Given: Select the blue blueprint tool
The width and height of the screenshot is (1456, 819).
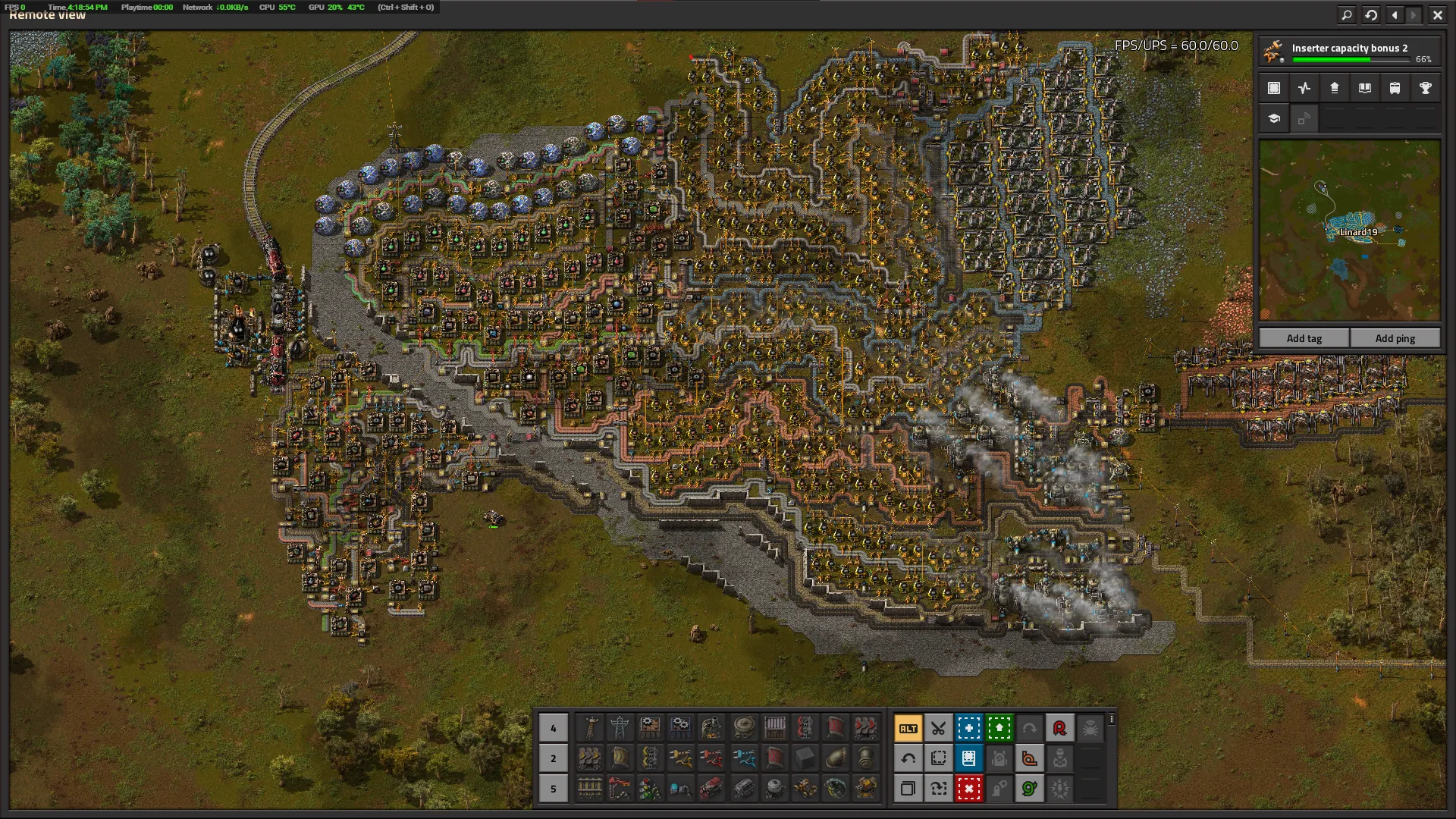Looking at the screenshot, I should 968,728.
